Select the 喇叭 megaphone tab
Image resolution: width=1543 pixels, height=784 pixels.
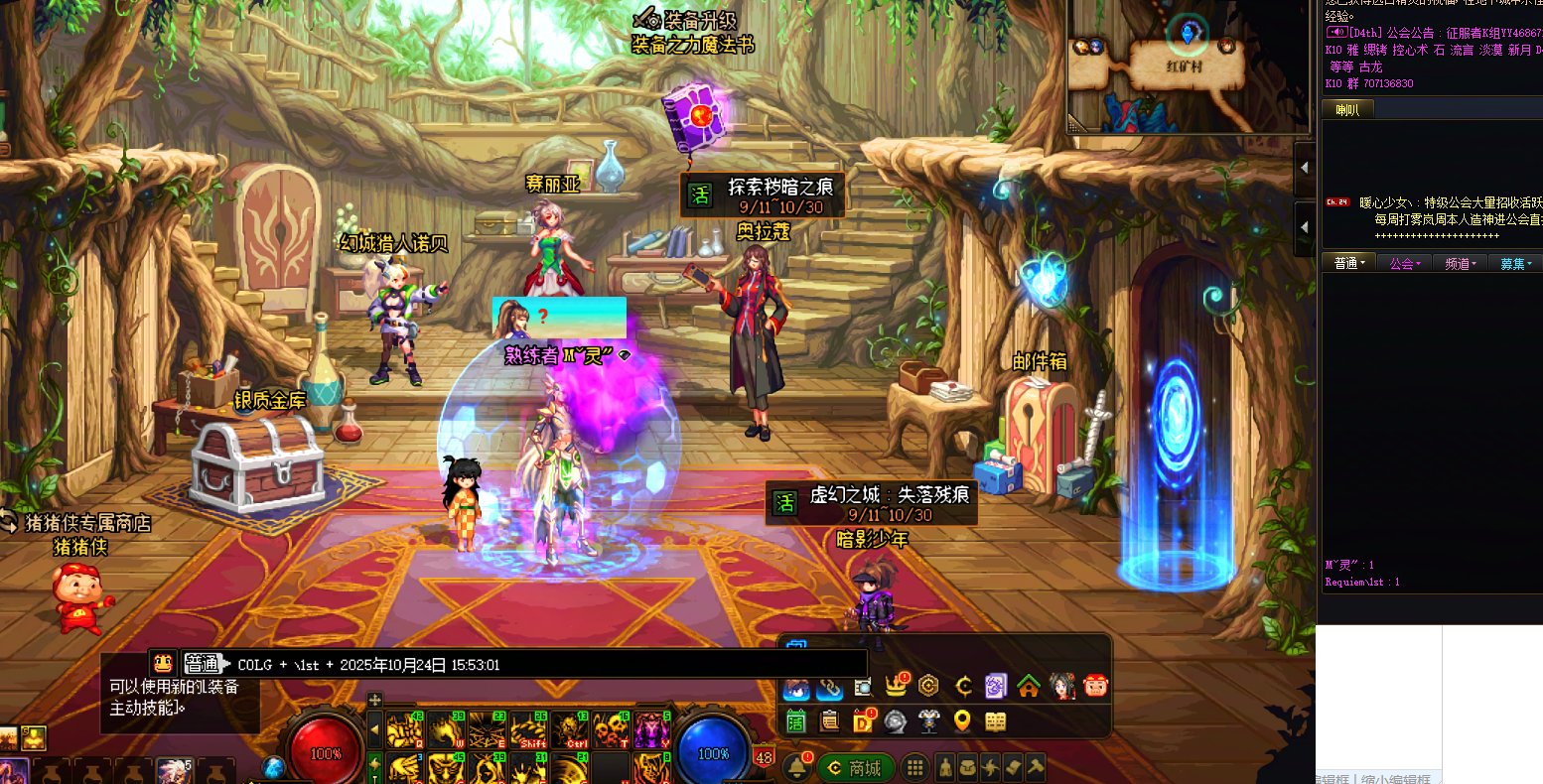(x=1346, y=110)
